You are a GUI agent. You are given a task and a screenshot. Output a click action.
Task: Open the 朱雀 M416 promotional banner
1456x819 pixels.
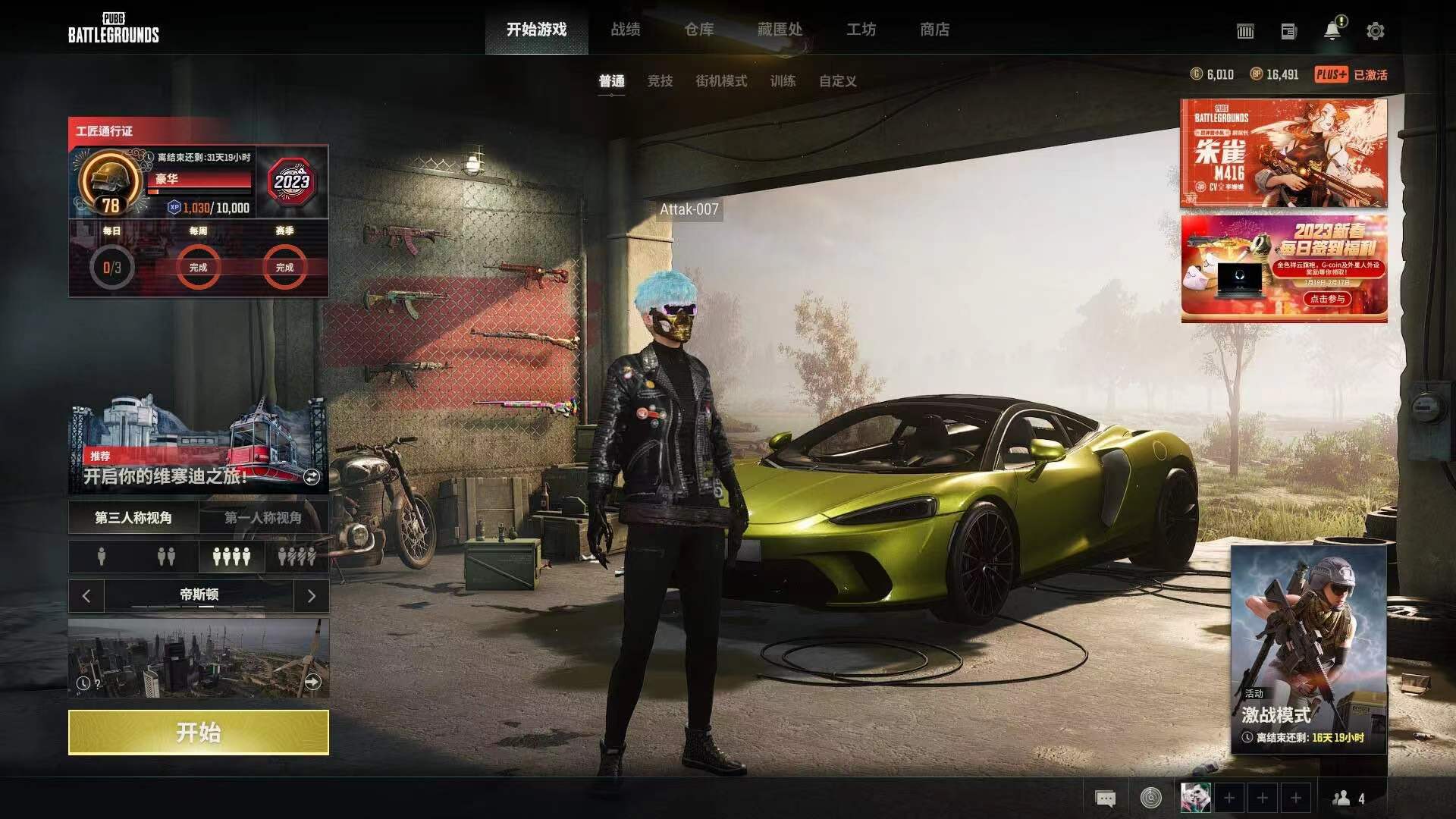(x=1283, y=153)
